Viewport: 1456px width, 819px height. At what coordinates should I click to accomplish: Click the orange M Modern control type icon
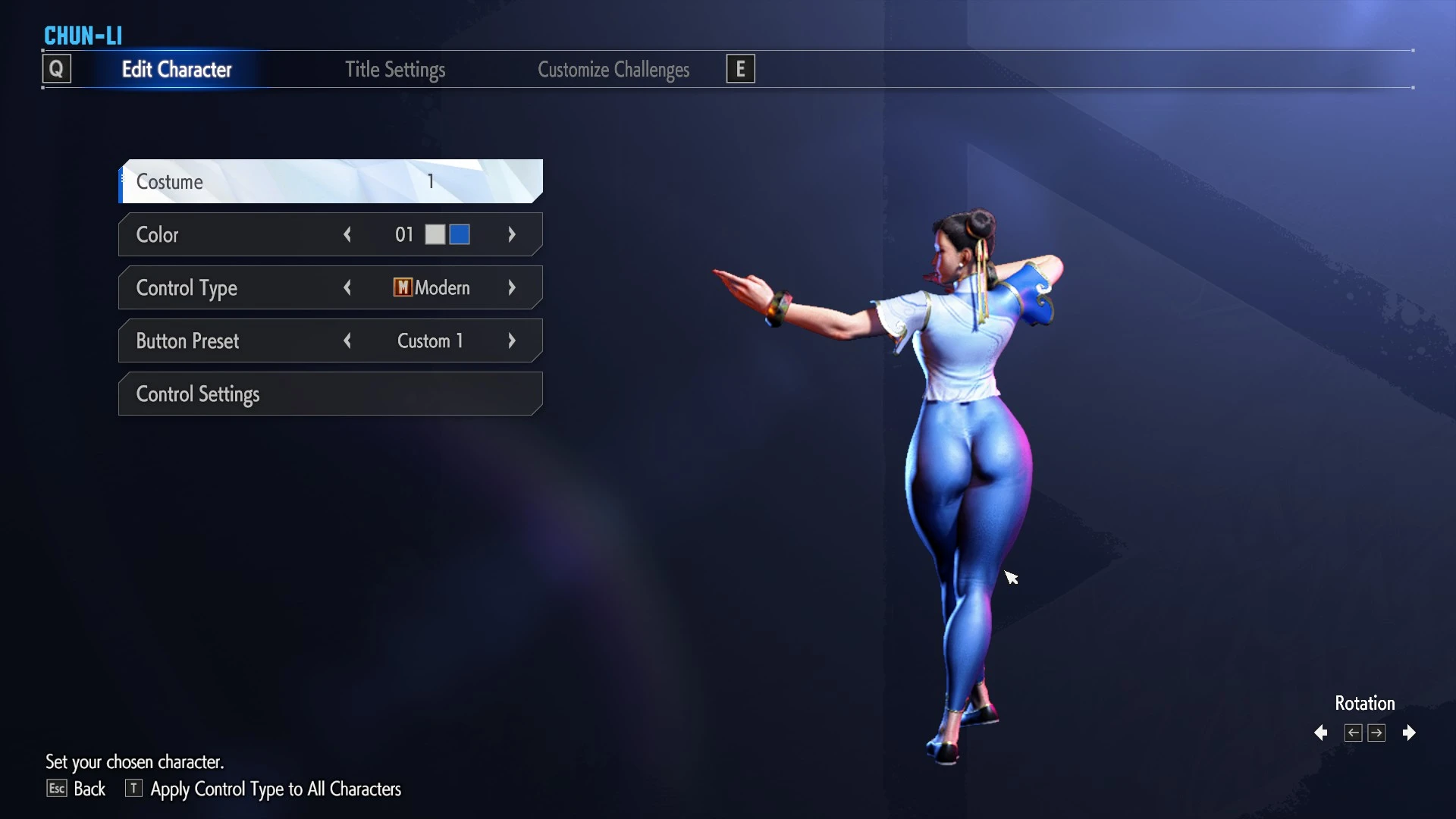point(402,287)
